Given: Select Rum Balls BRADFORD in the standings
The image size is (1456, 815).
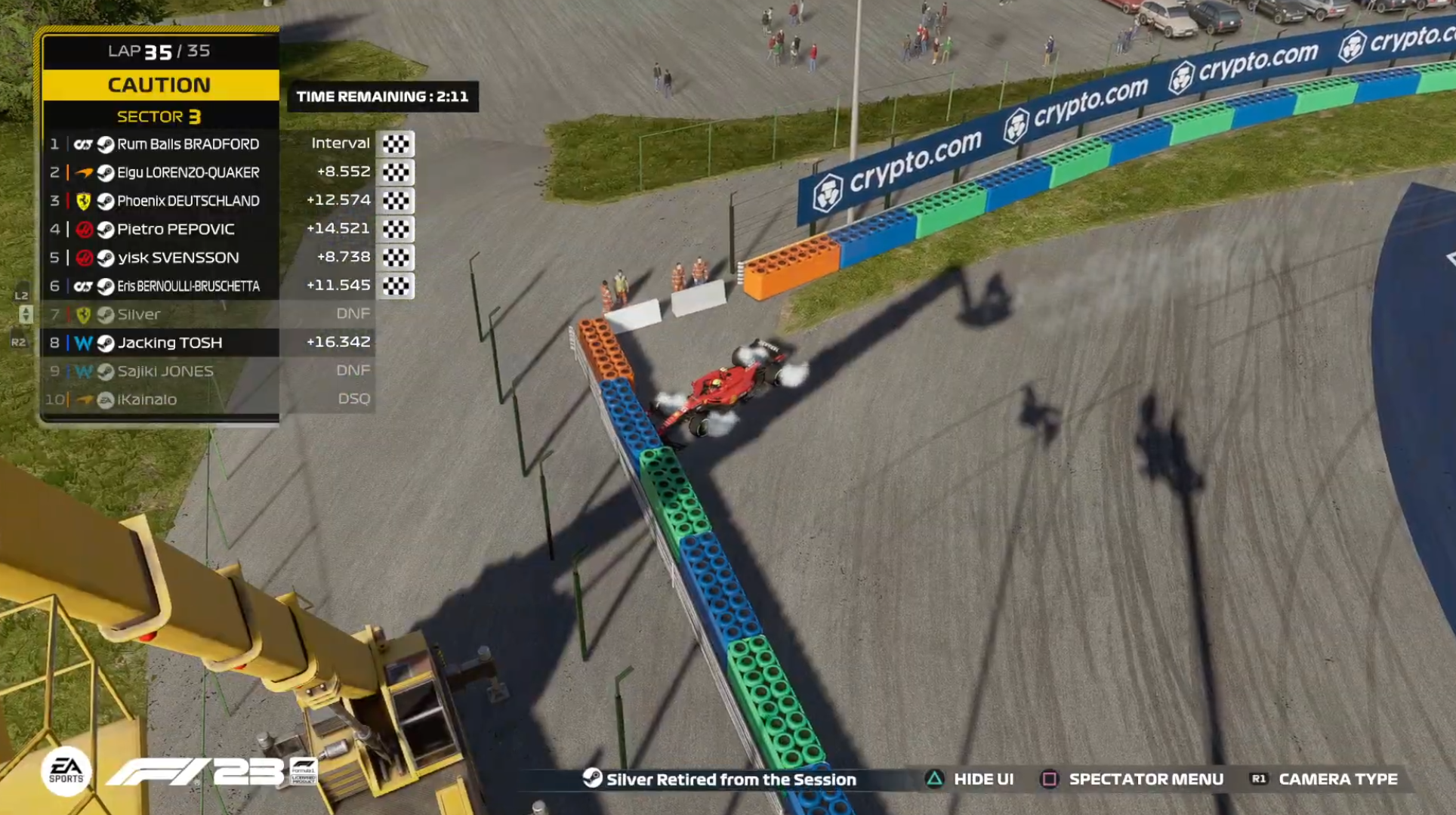Looking at the screenshot, I should click(x=188, y=144).
